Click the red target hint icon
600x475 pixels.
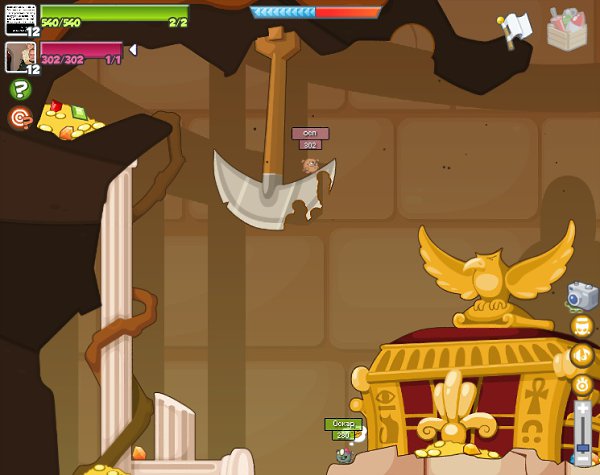(20, 118)
